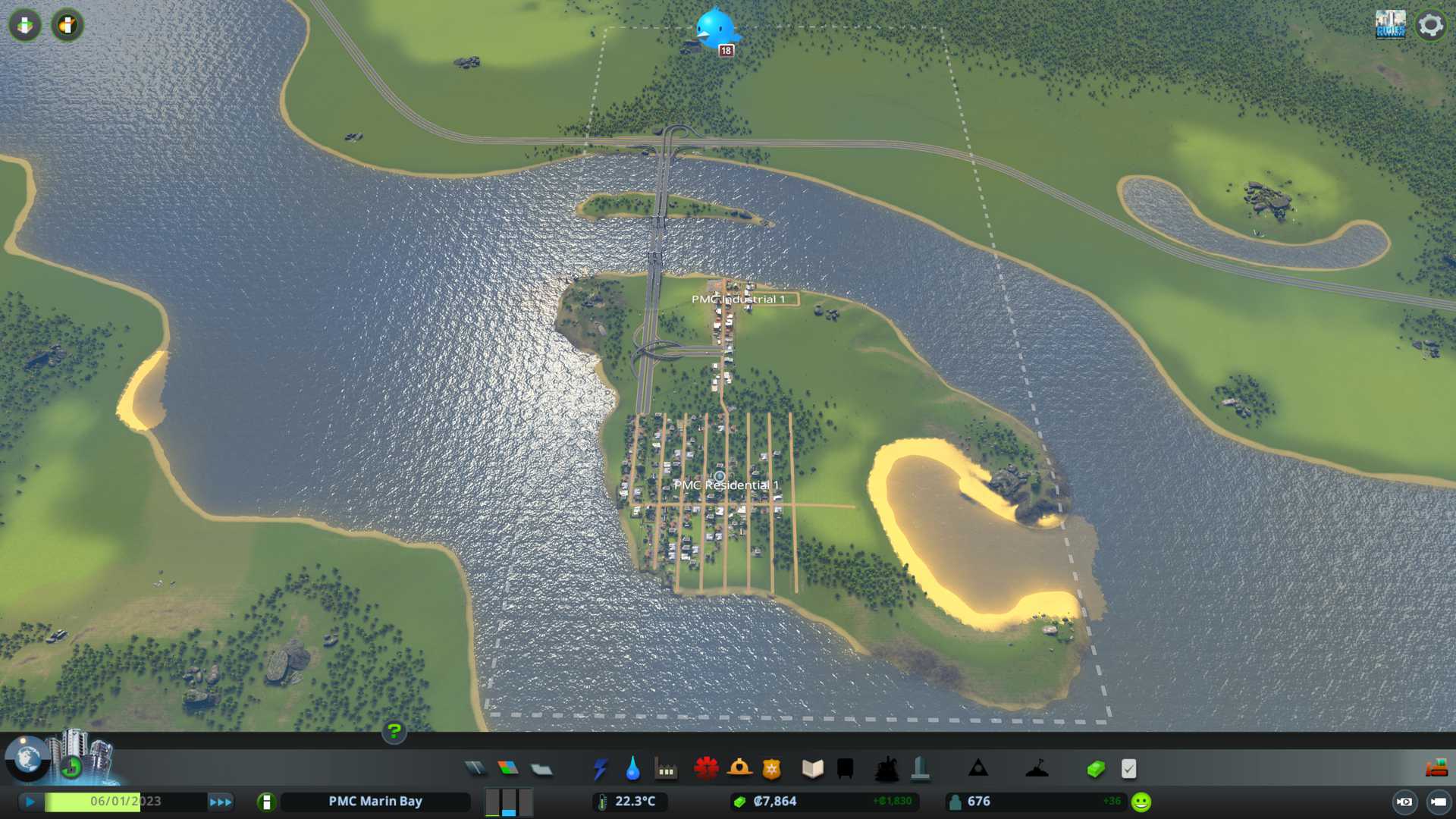
Task: Change simulation speed with triple arrows
Action: click(221, 802)
